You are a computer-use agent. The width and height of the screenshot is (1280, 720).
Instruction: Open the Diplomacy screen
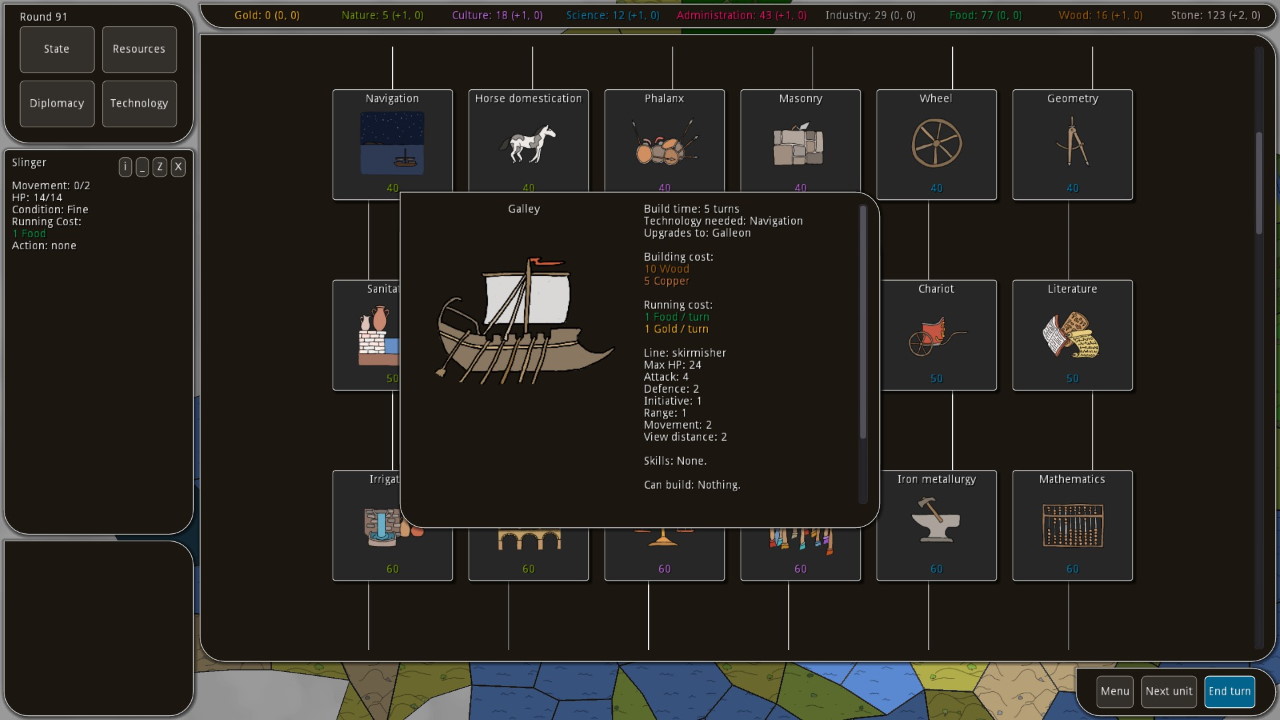[x=57, y=103]
